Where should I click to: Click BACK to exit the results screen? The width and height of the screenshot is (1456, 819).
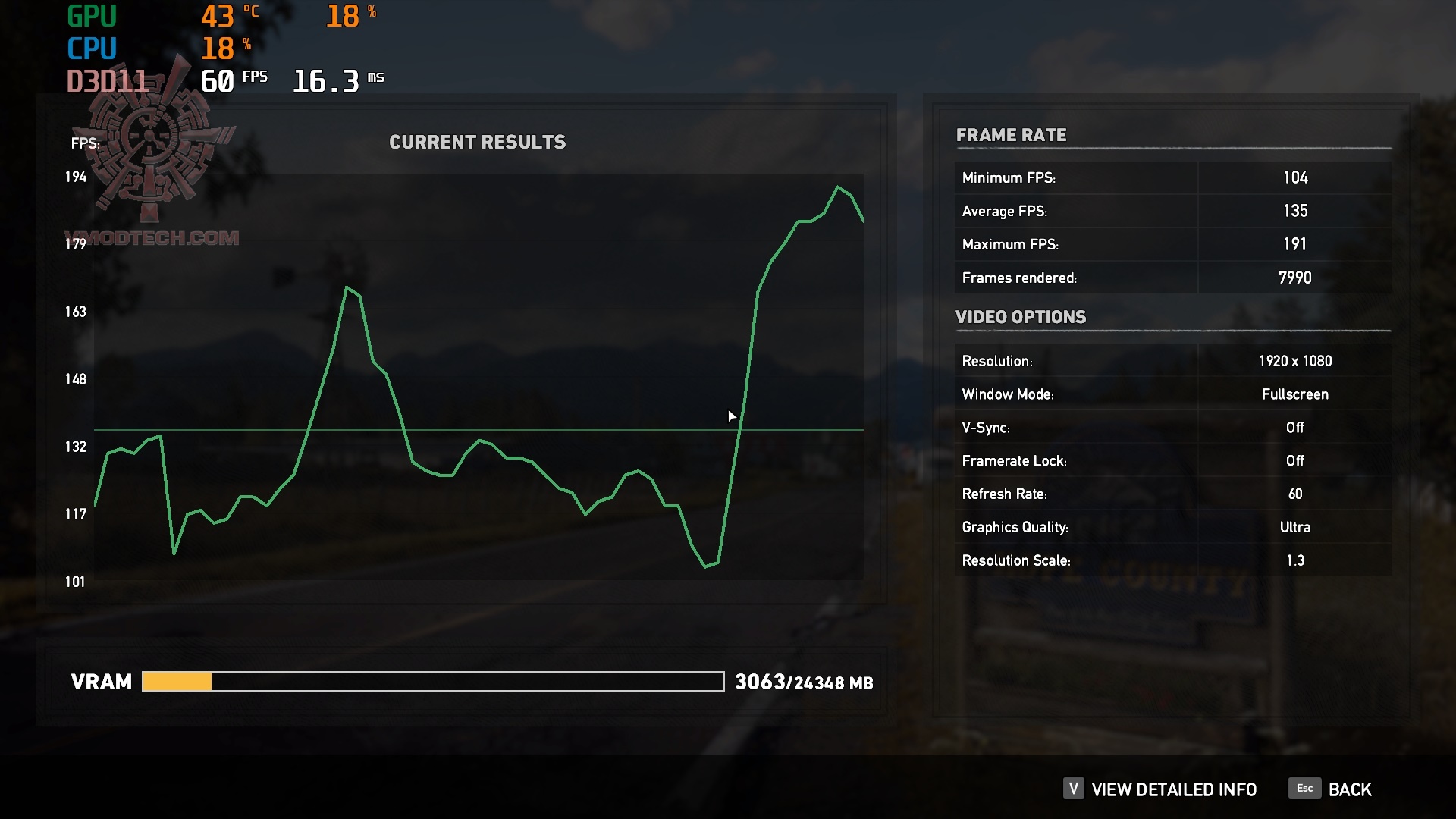[1348, 789]
